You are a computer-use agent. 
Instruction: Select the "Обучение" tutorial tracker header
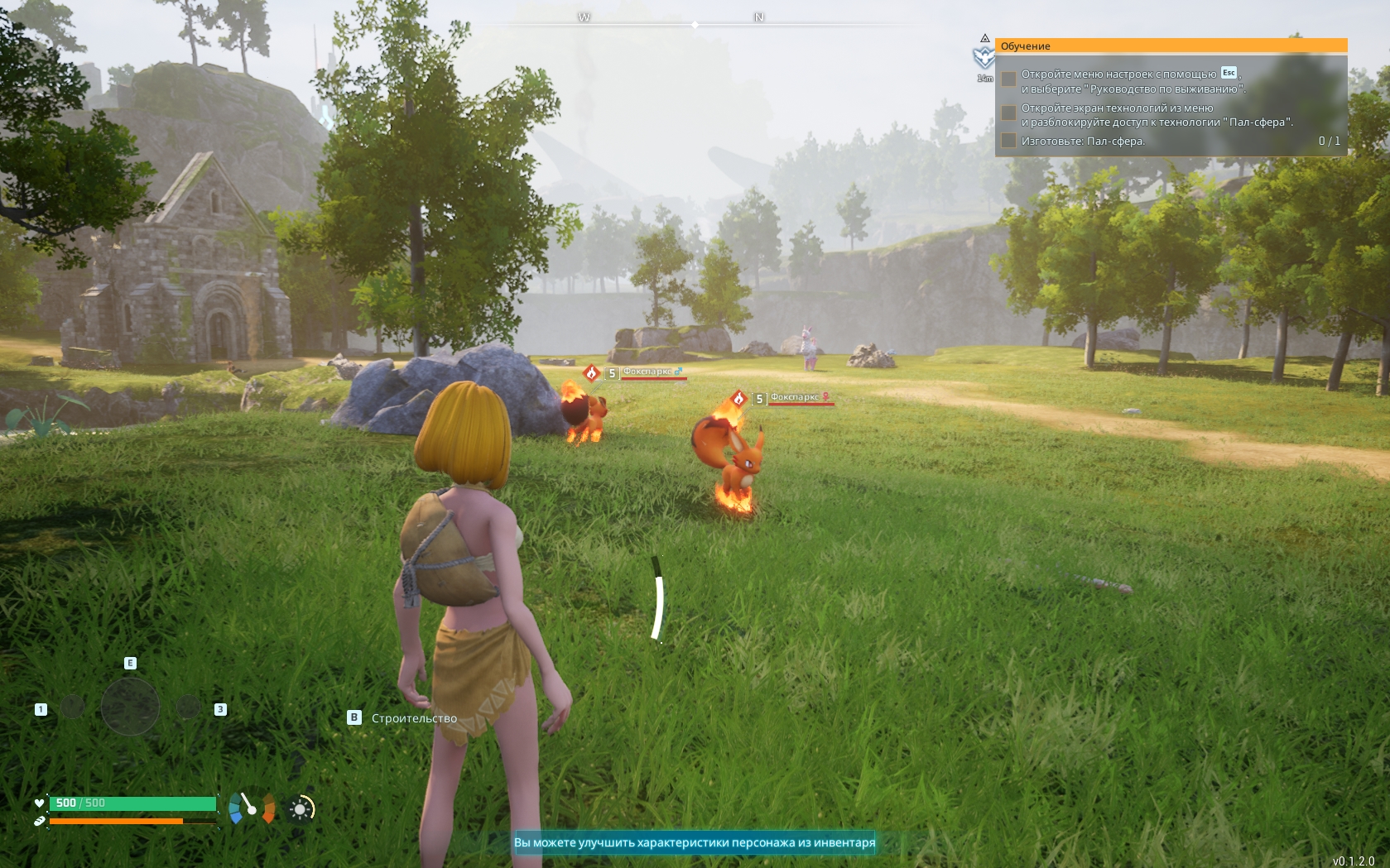point(1171,46)
